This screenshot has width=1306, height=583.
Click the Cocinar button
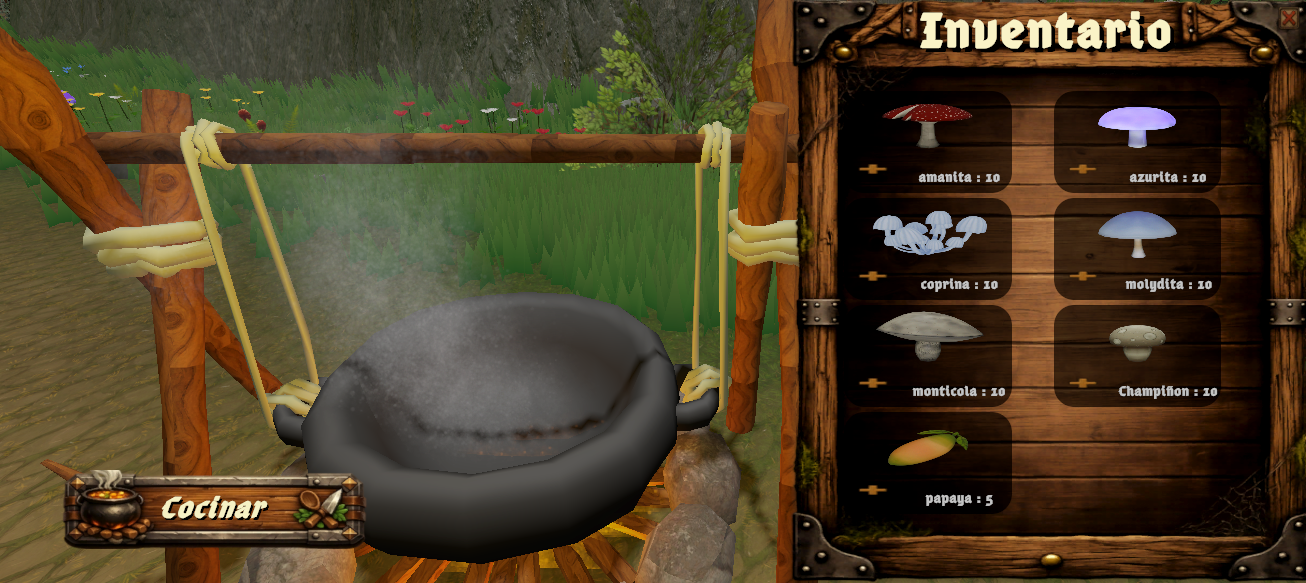click(214, 508)
